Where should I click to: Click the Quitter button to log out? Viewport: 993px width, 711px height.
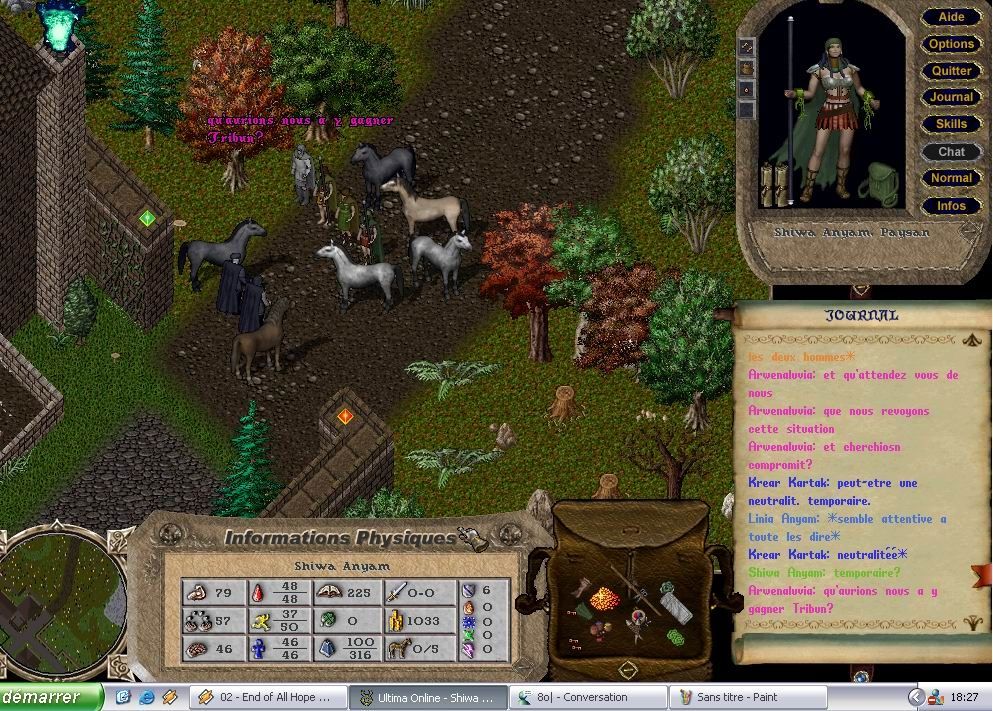click(x=951, y=71)
